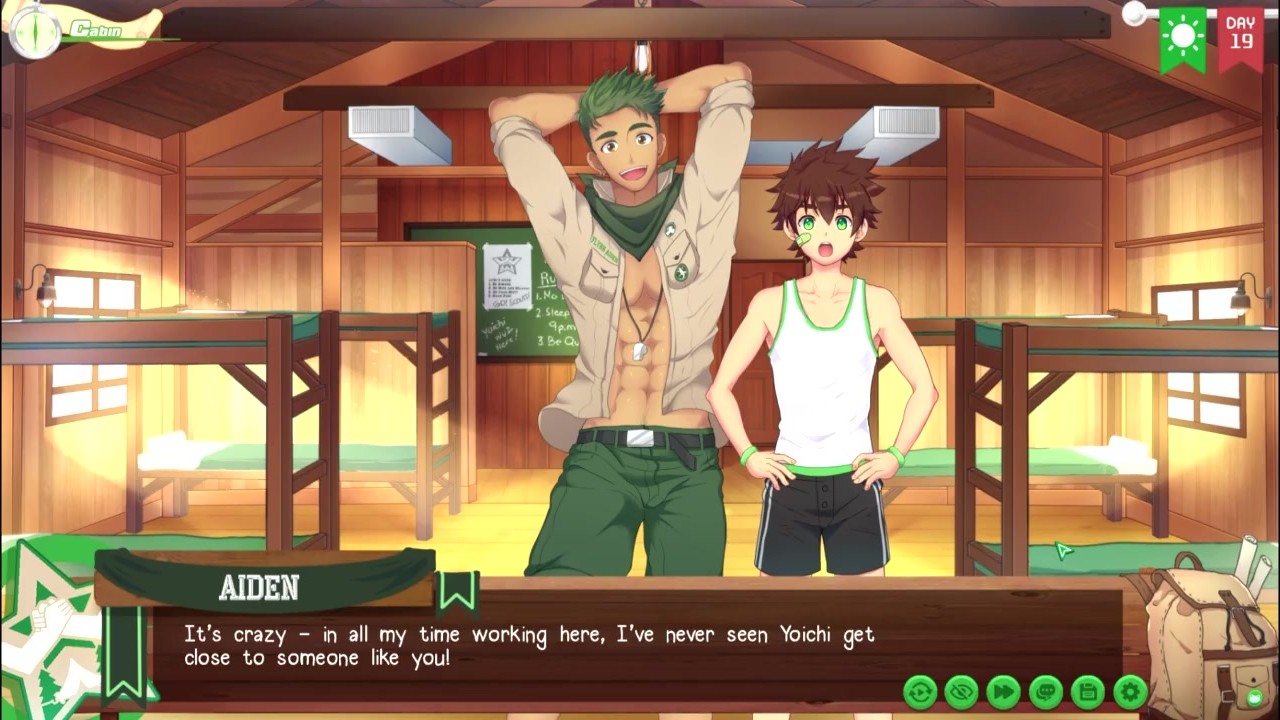Open the save menu with the floppy disk icon
1280x720 pixels.
coord(1087,691)
